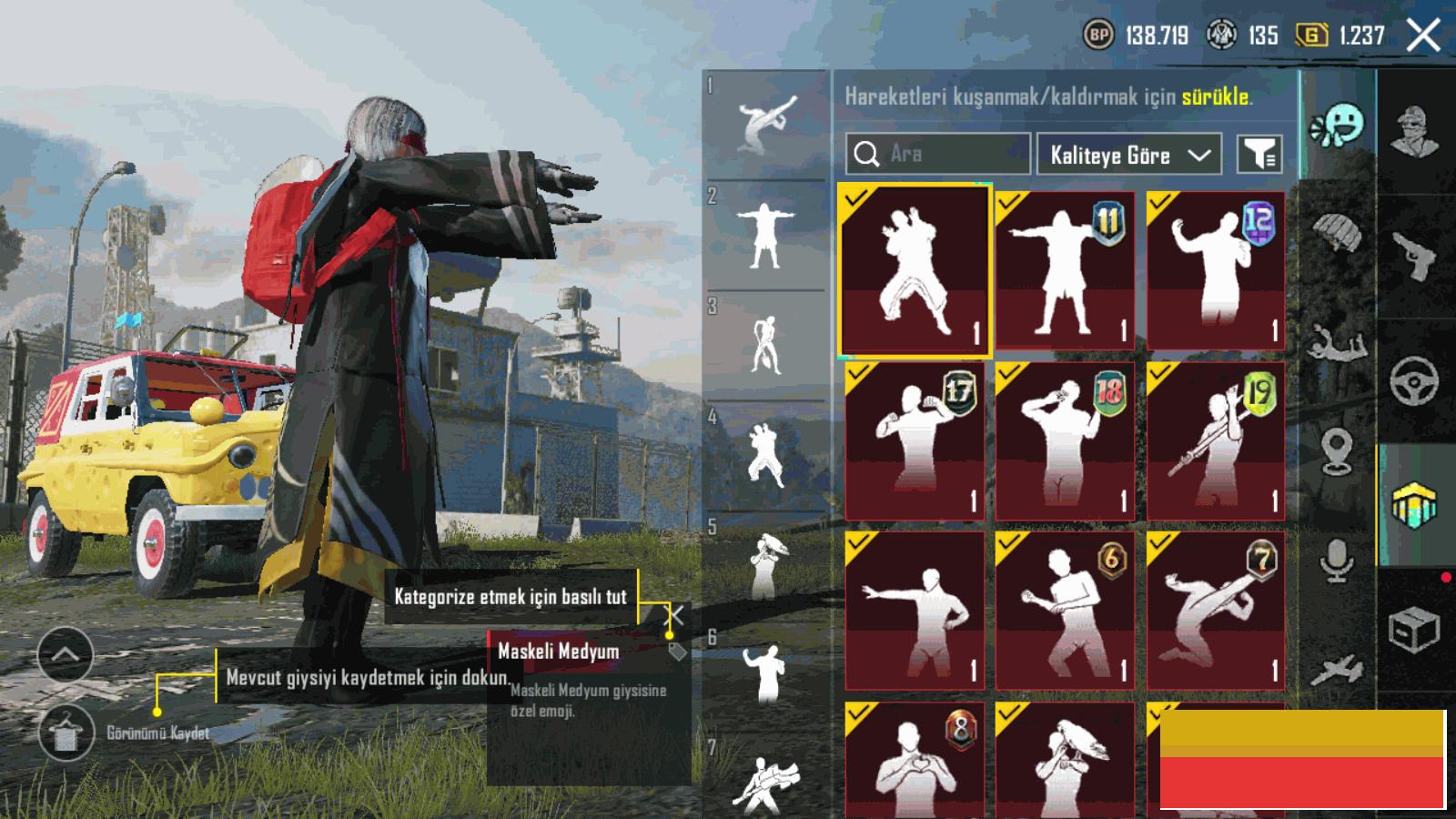Select the jumping emote with badge 7
Screen dimensions: 1456x819
coord(1216,611)
